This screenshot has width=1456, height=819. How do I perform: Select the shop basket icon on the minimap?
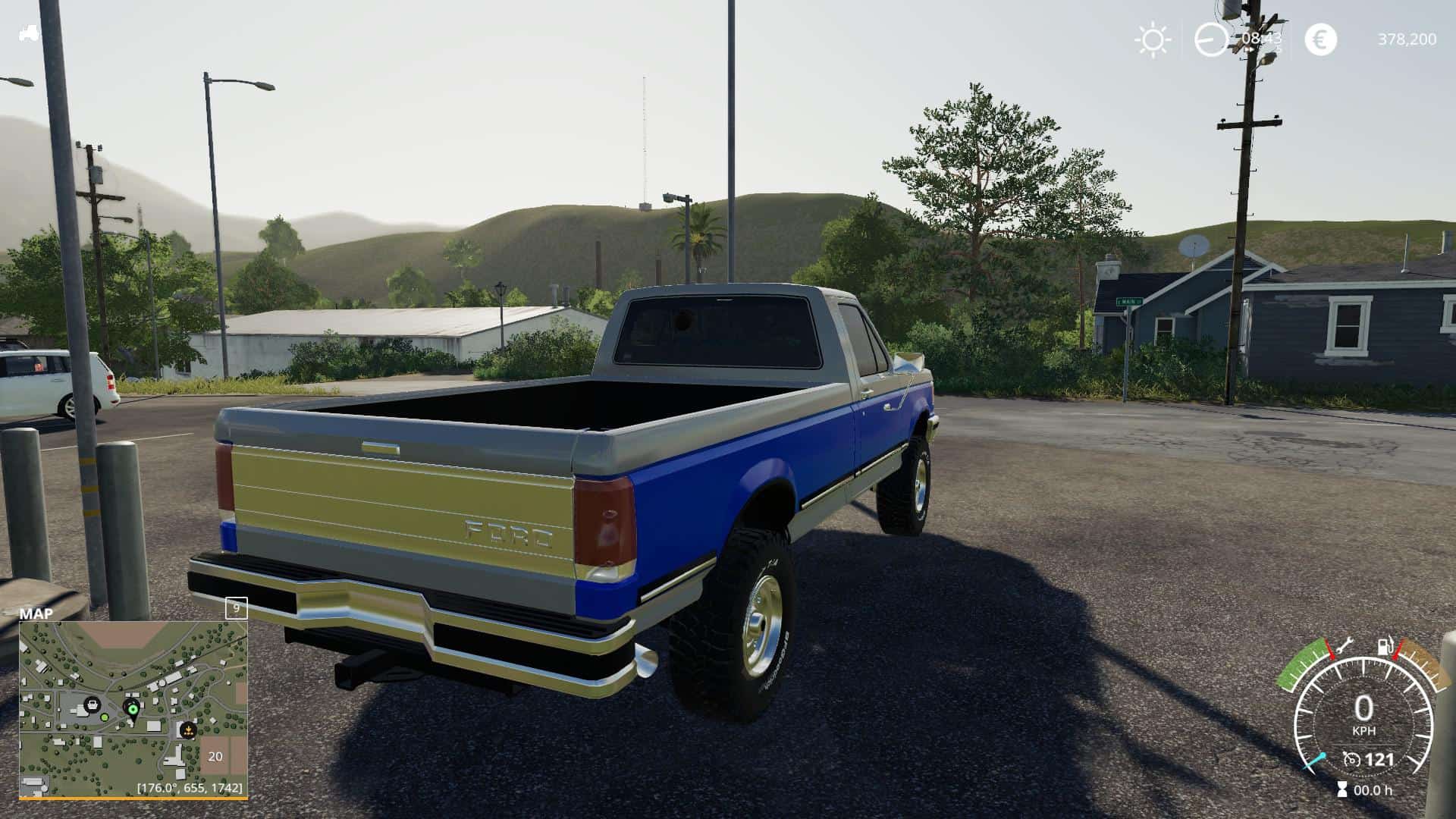point(93,704)
